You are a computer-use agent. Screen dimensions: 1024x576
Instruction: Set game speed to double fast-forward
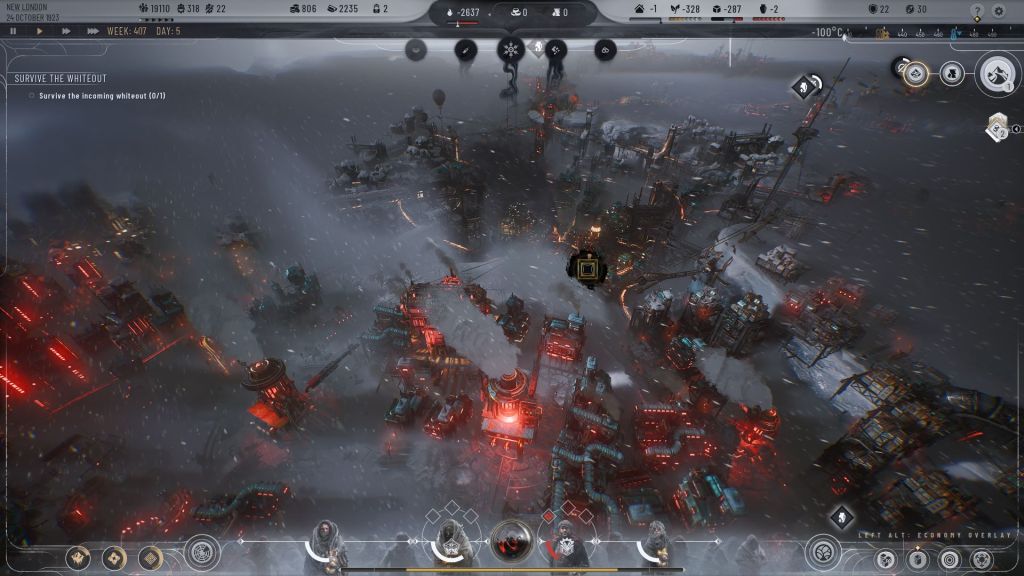click(x=66, y=31)
